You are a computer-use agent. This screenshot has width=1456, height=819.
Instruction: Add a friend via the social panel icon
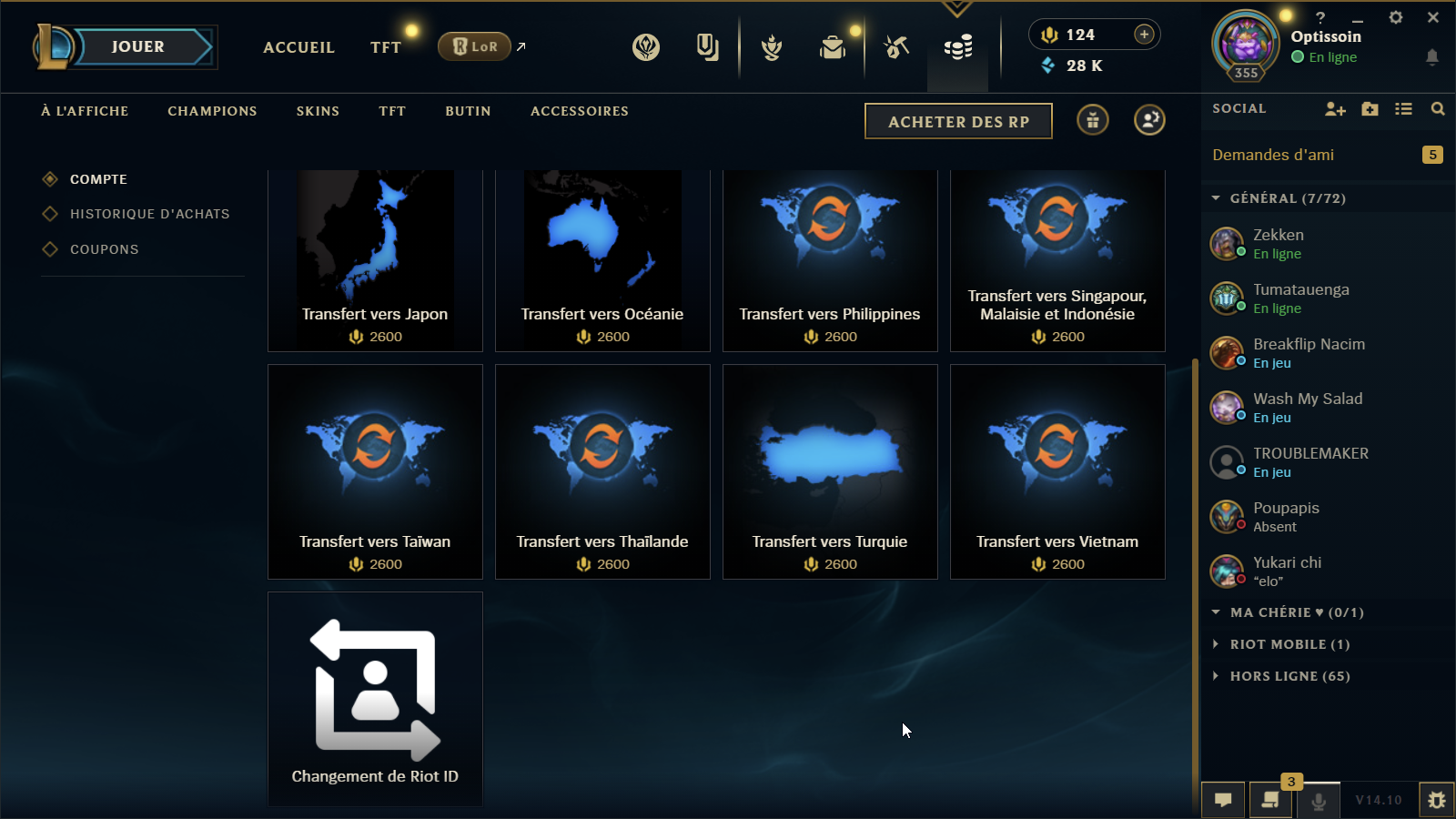(1335, 108)
